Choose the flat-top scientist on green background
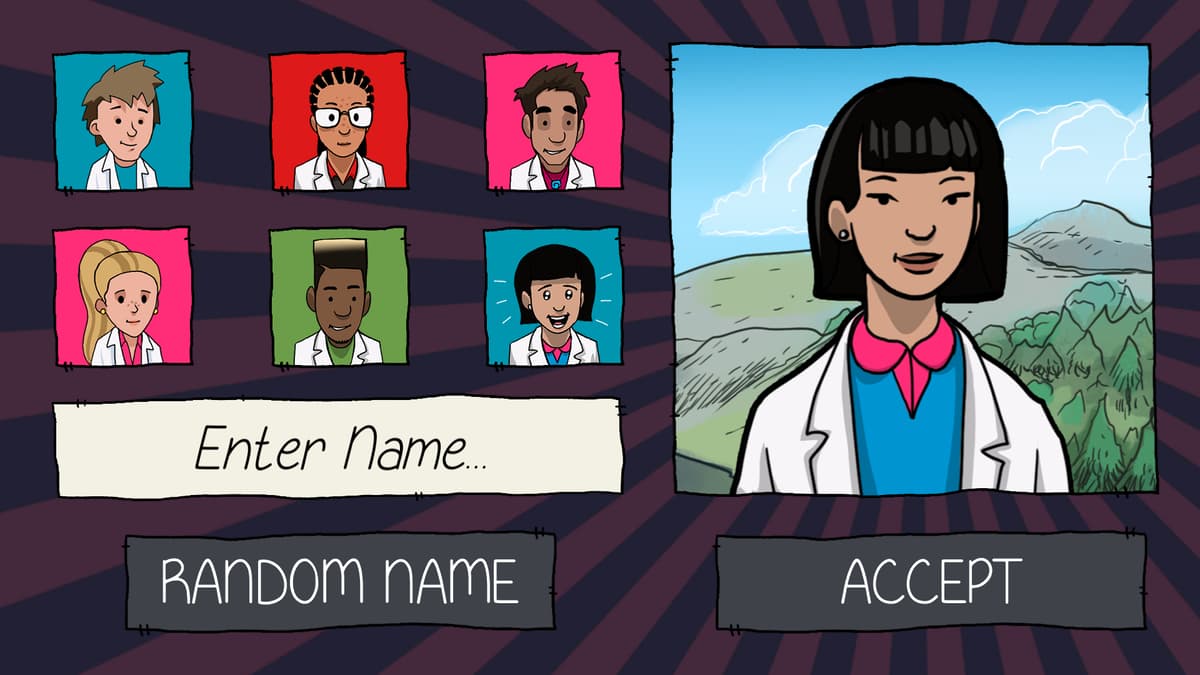 pyautogui.click(x=339, y=296)
